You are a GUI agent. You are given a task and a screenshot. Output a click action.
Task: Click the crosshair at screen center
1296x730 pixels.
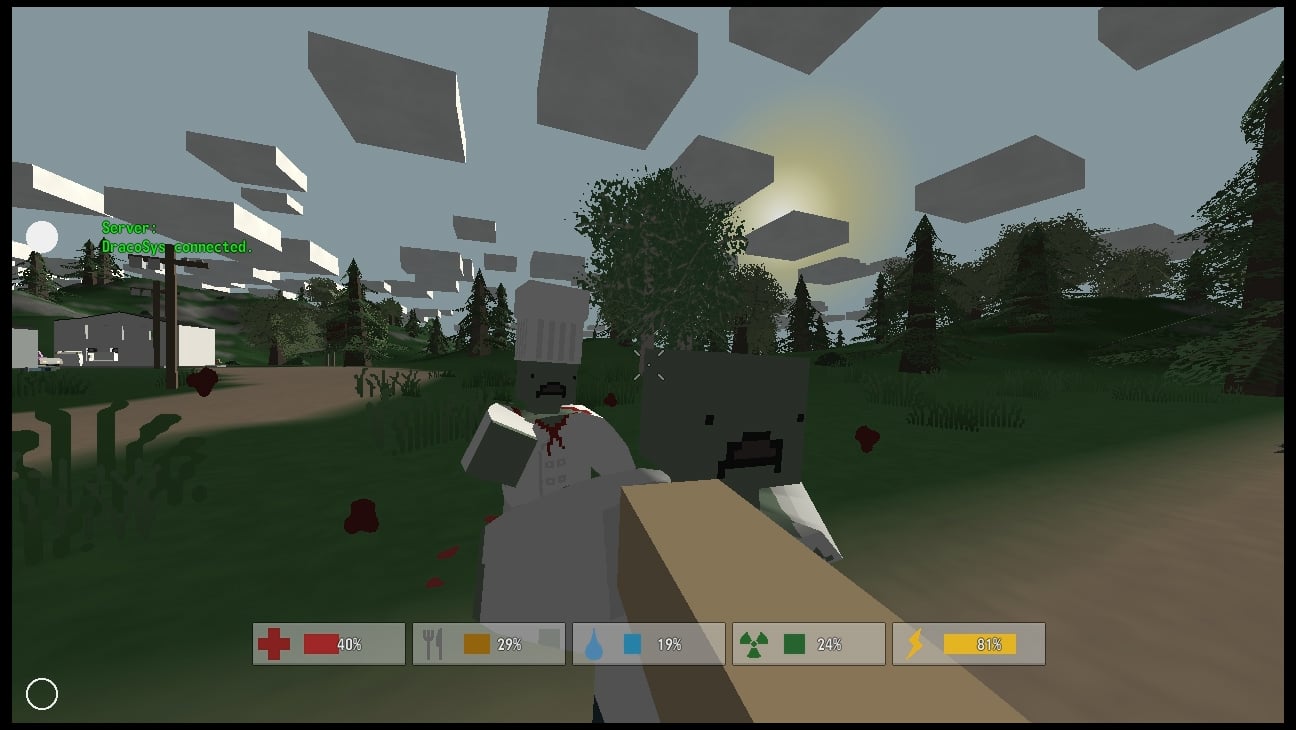pos(648,365)
